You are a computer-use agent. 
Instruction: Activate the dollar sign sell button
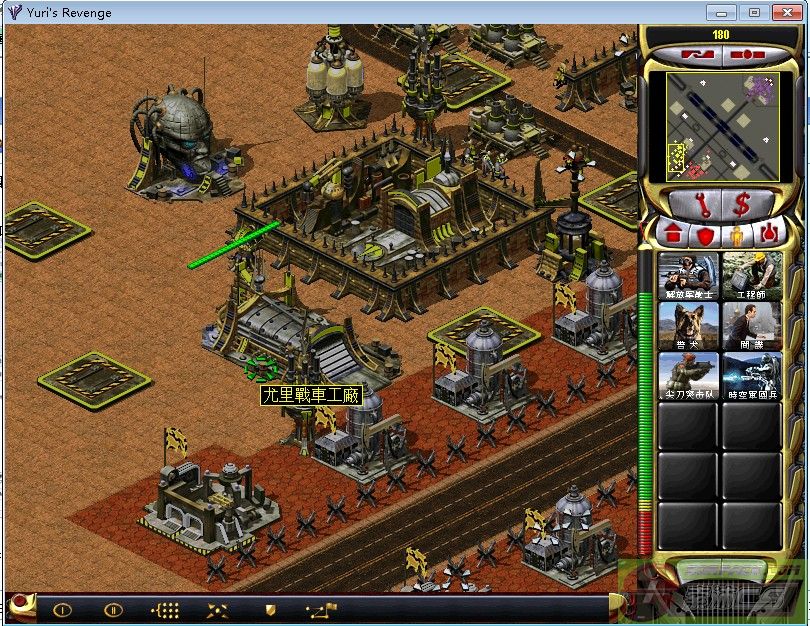click(742, 205)
